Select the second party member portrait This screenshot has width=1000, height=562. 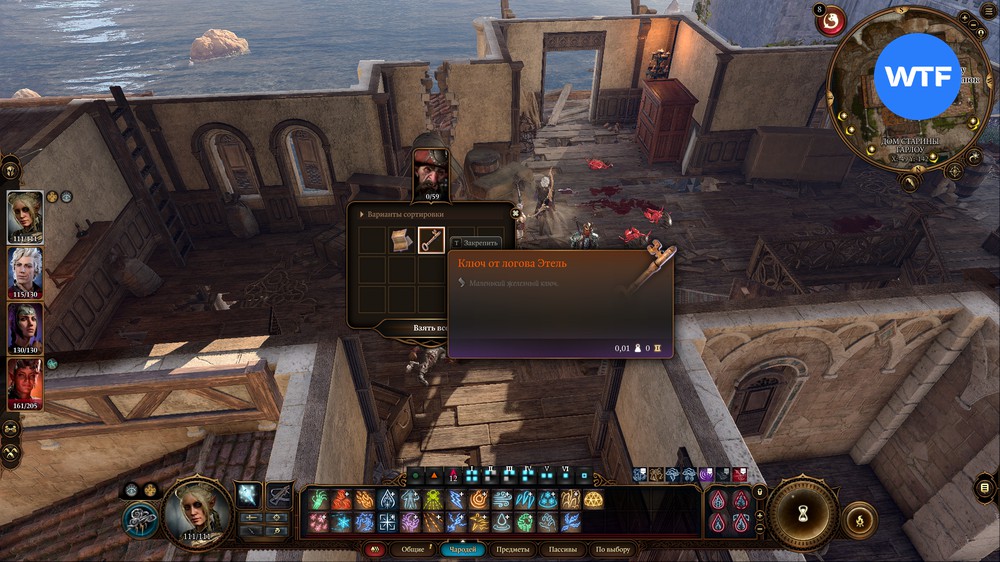tap(25, 268)
